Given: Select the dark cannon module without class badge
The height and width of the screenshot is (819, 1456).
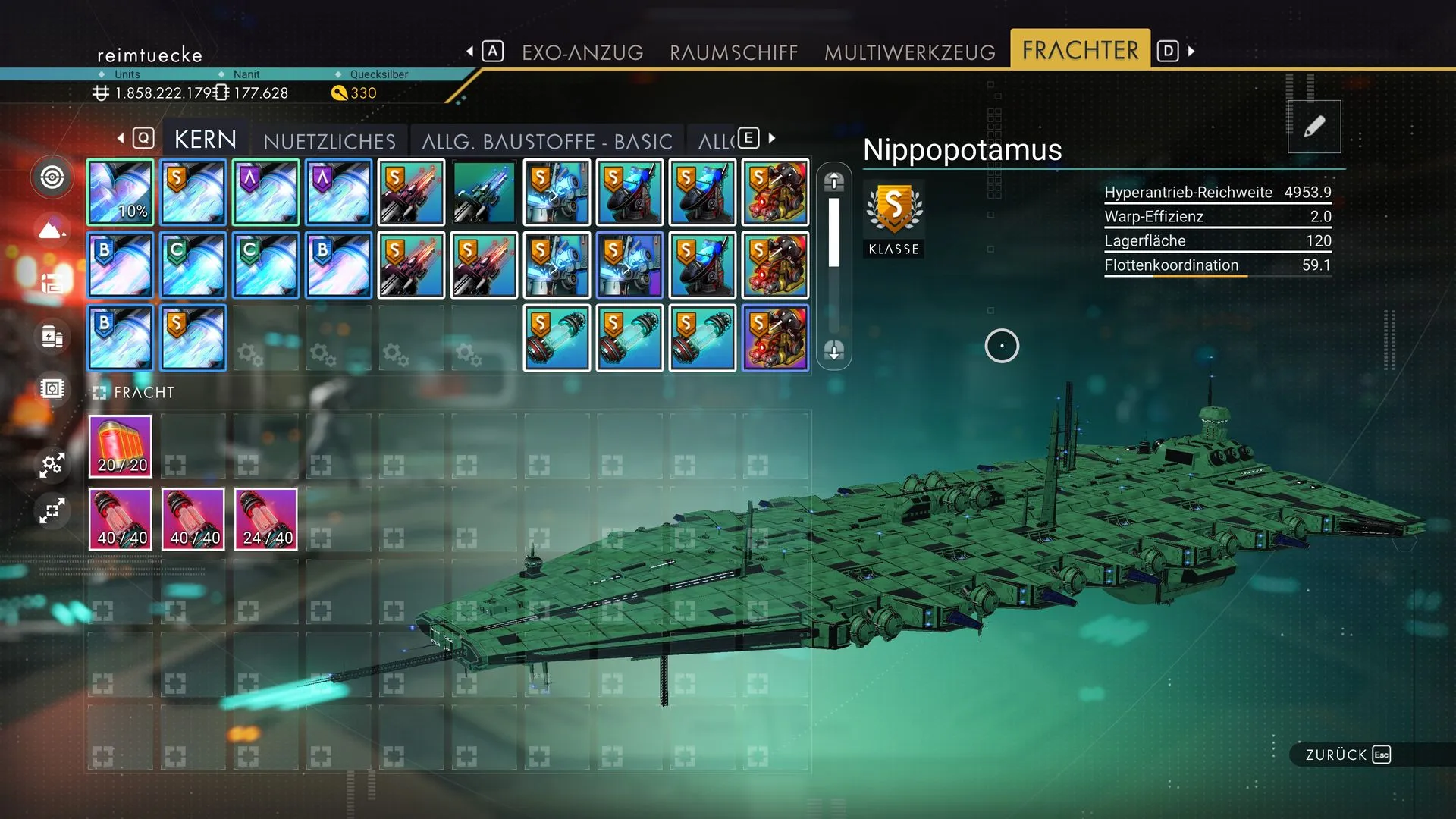Looking at the screenshot, I should point(484,193).
